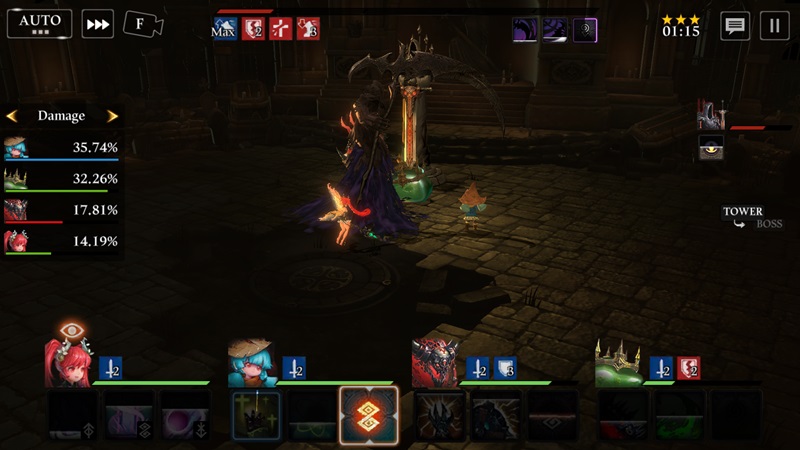Toggle the AUTO battle button
The image size is (800, 450).
point(39,23)
